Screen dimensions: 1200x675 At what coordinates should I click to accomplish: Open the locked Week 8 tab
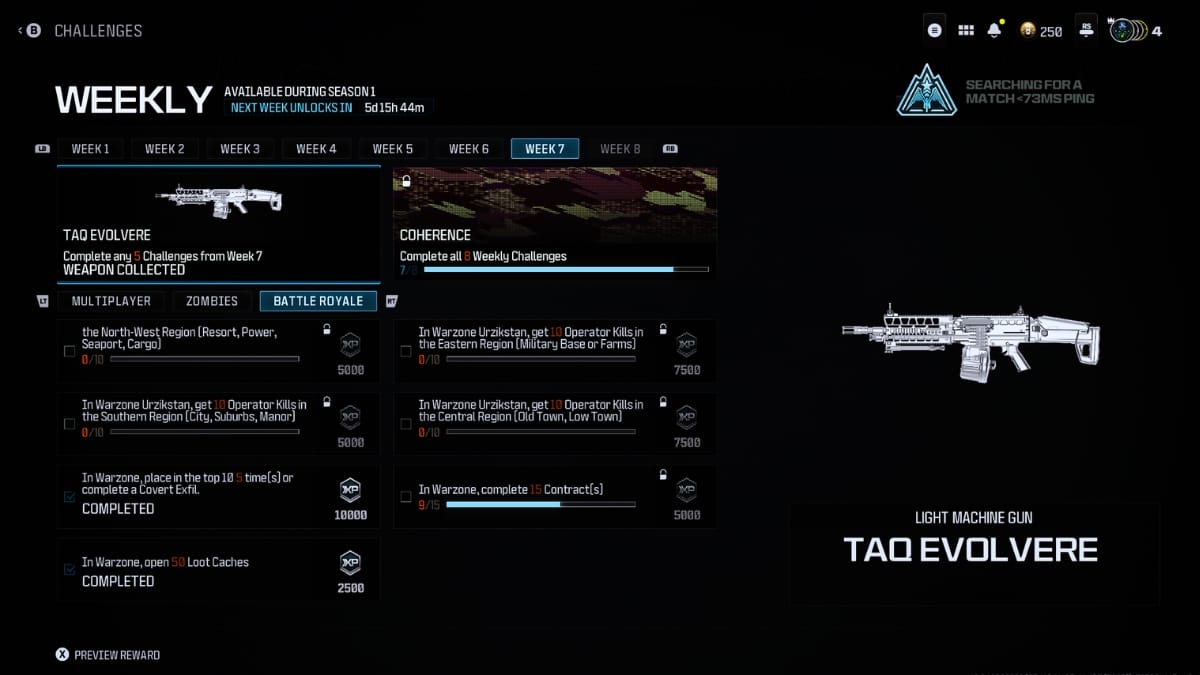point(620,149)
